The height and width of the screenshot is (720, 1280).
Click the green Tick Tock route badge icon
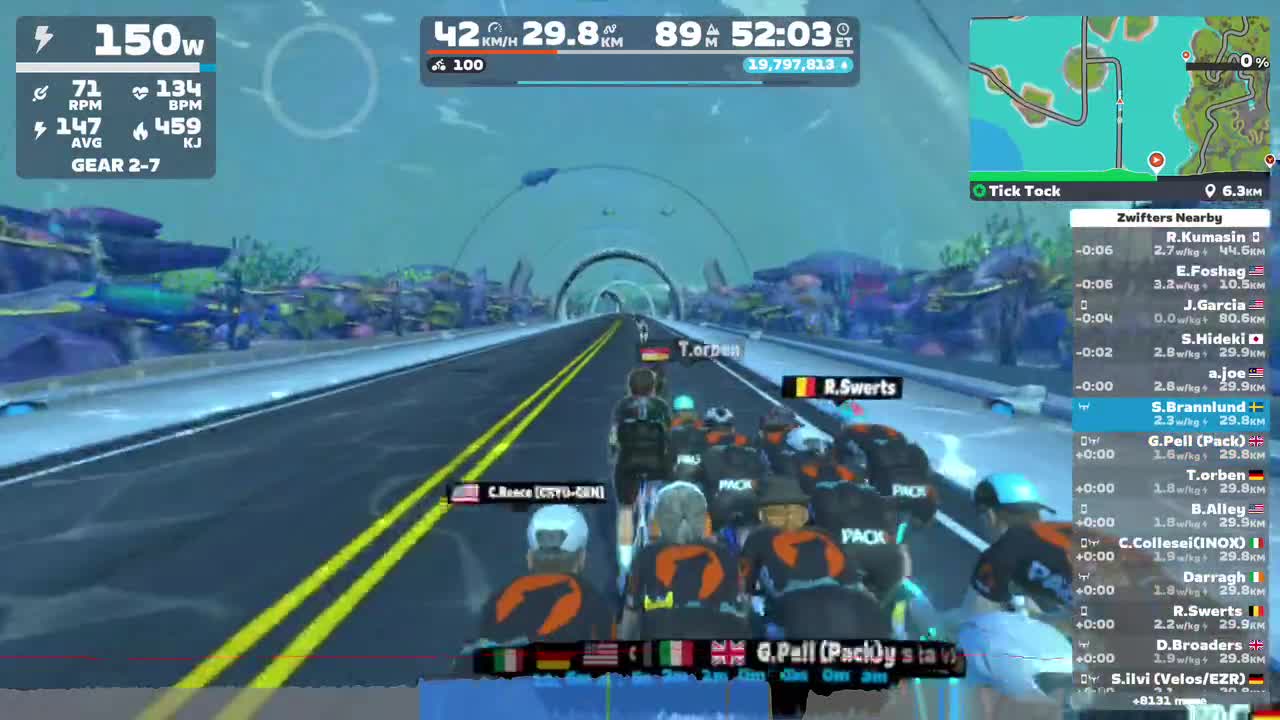click(x=979, y=191)
